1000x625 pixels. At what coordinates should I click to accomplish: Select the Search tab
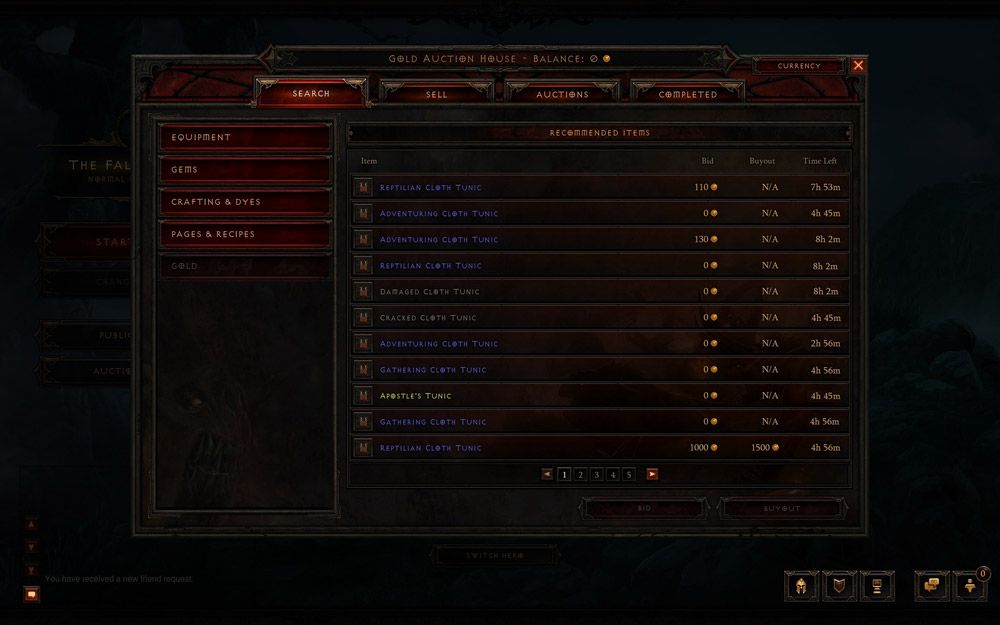coord(311,94)
